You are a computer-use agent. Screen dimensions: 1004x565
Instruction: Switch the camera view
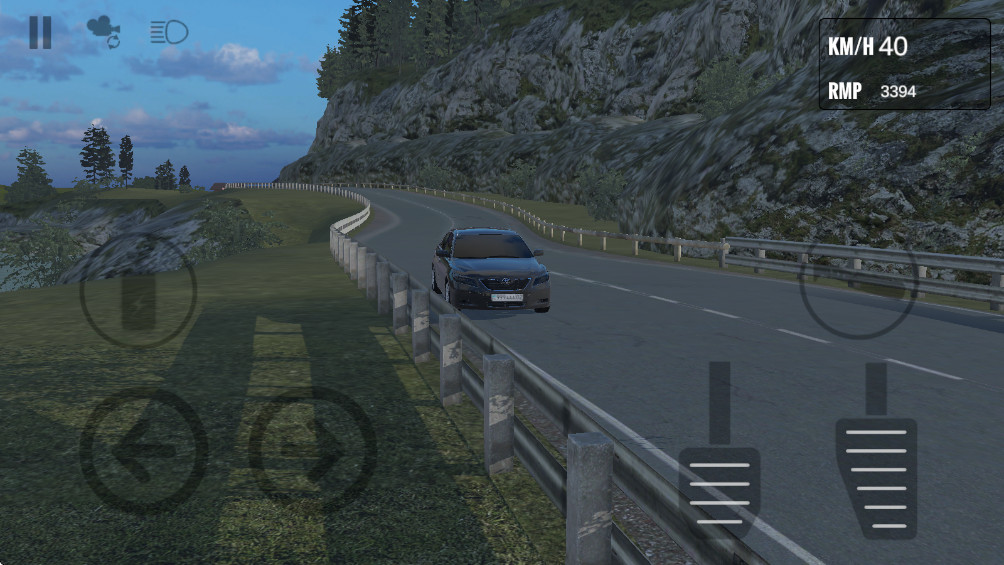(x=103, y=32)
